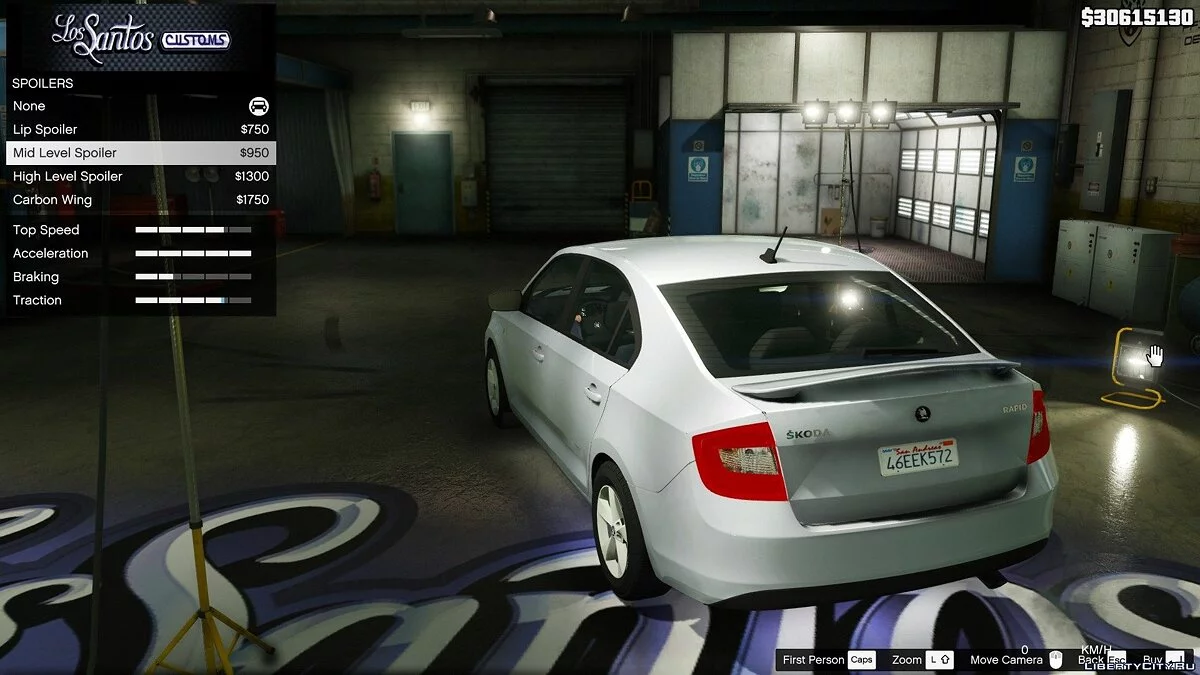
Task: Choose the Lip Spoiler for $750
Action: 140,130
